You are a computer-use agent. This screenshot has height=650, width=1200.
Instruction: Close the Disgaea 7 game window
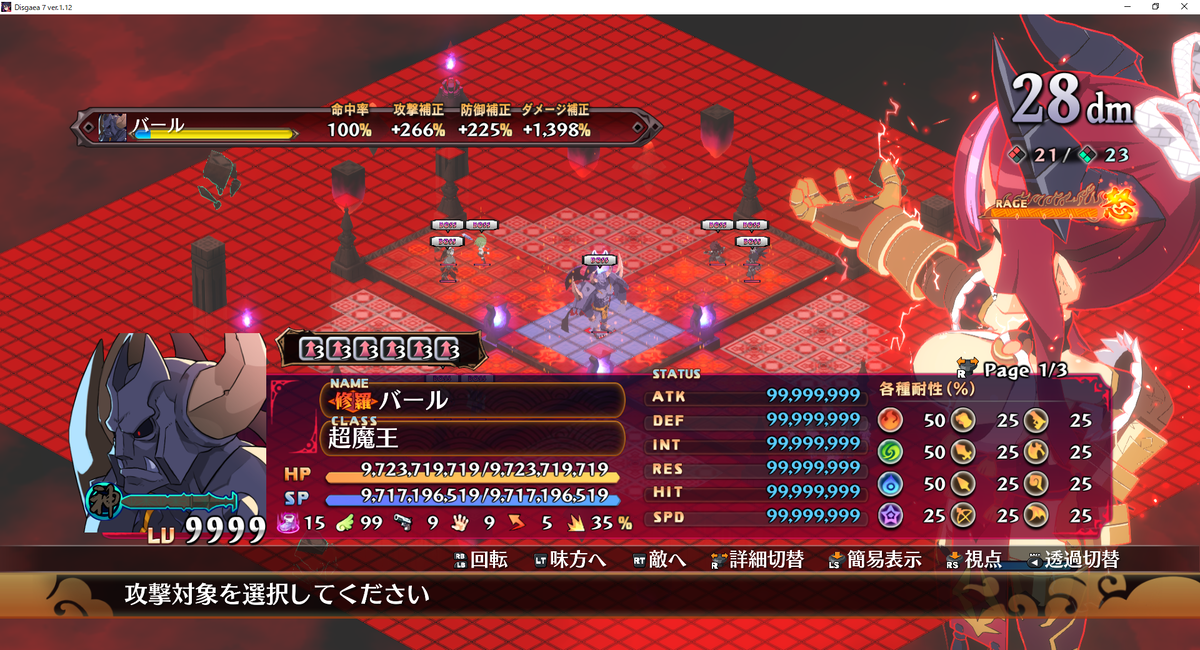(1184, 7)
